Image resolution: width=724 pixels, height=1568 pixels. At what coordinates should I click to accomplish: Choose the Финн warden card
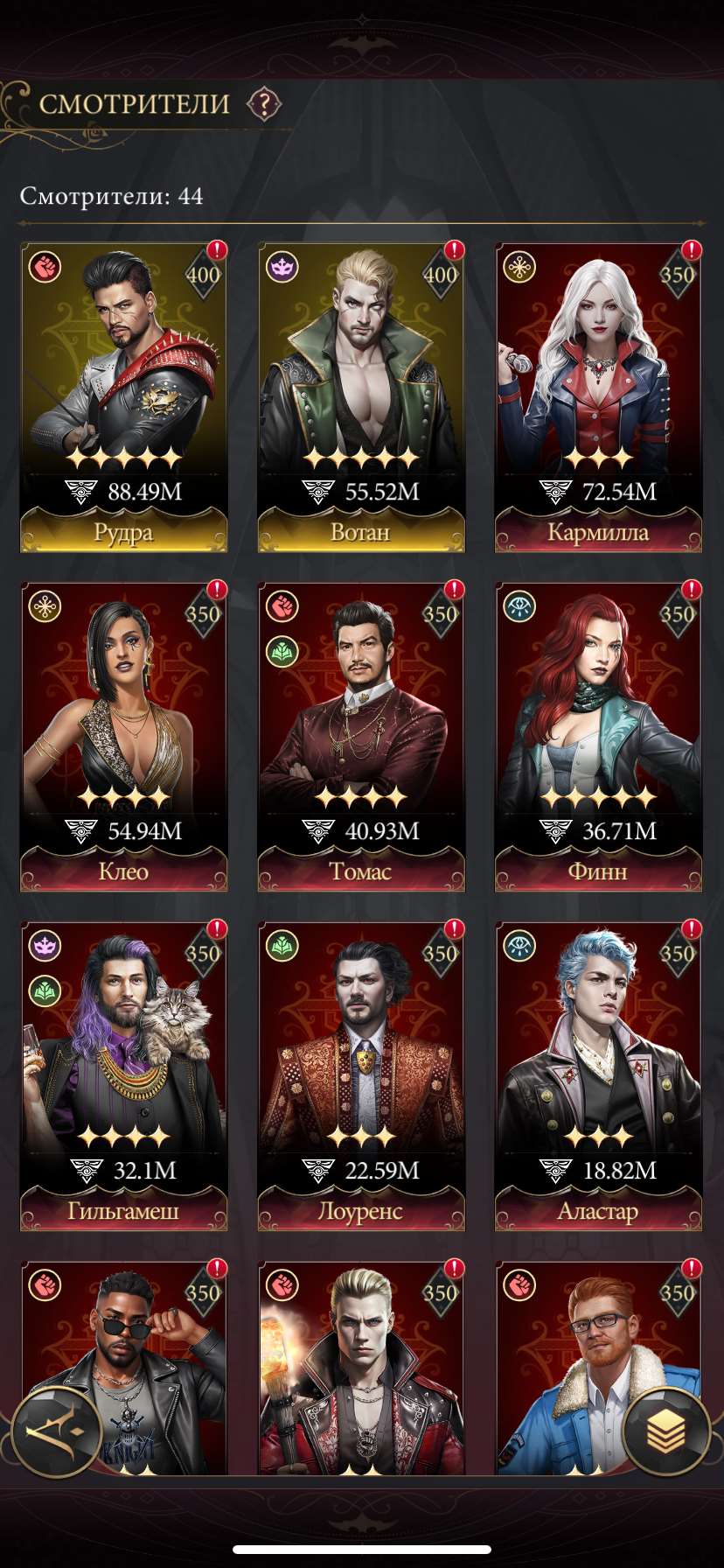(598, 737)
